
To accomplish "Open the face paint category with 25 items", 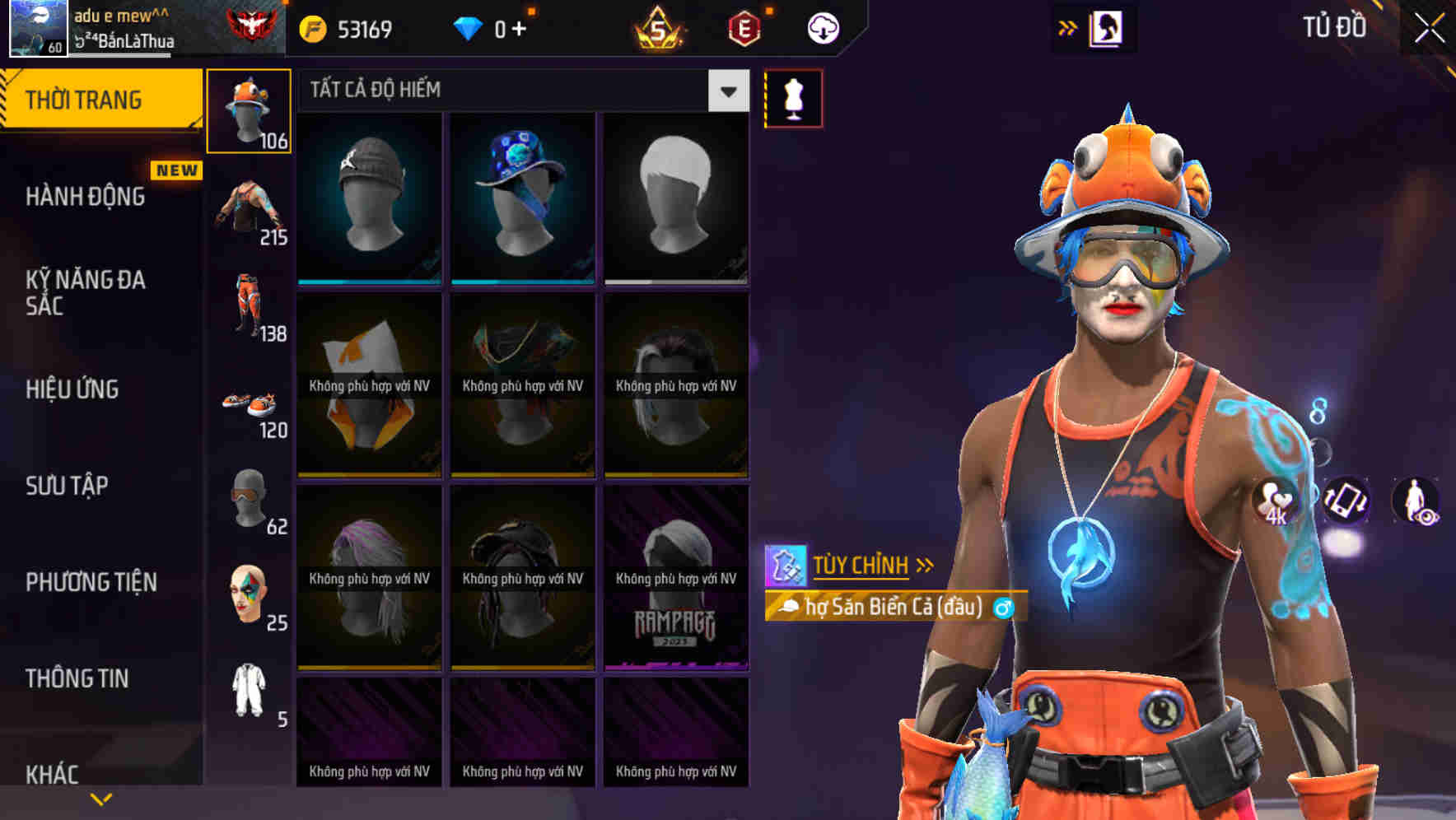I will 247,597.
